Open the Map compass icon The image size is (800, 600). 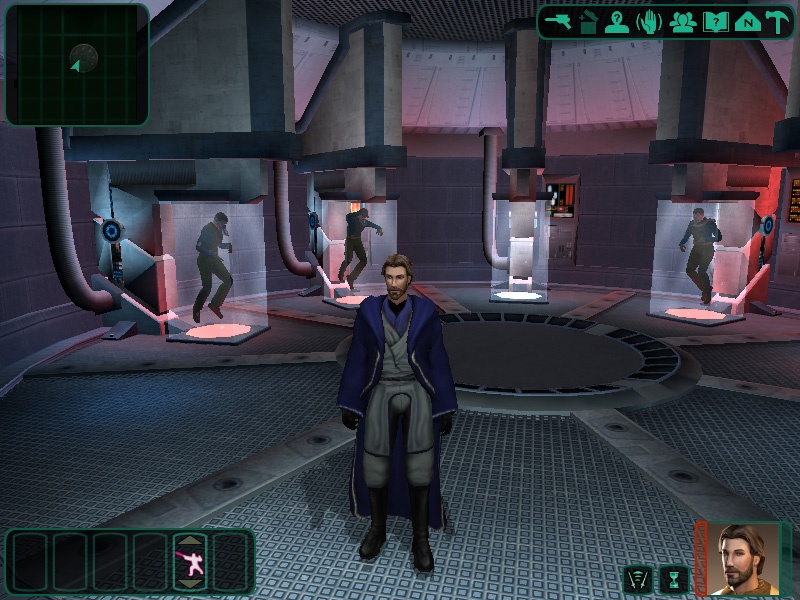coord(746,22)
